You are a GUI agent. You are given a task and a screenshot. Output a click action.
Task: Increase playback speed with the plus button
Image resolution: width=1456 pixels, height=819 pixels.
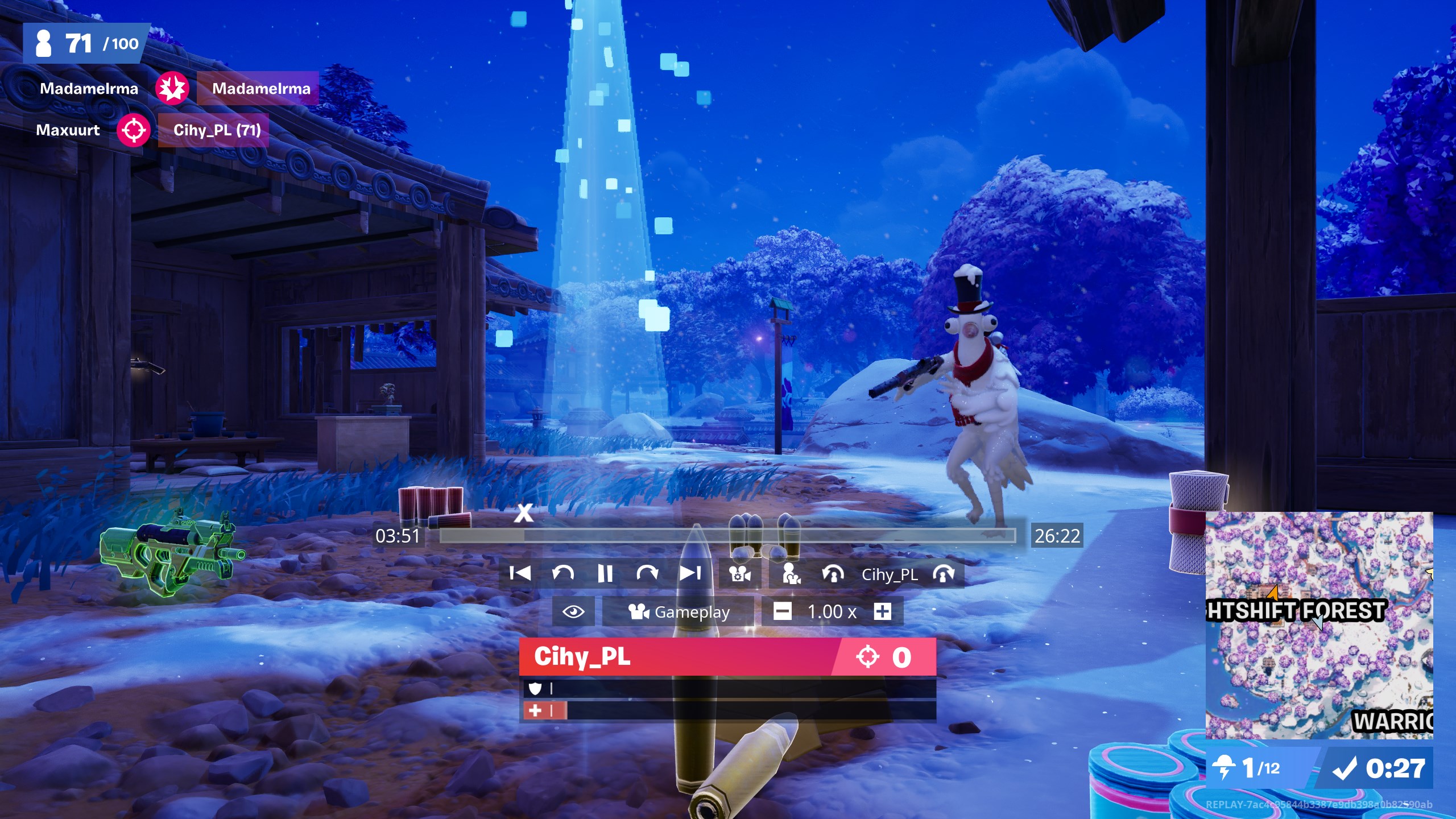[x=882, y=612]
